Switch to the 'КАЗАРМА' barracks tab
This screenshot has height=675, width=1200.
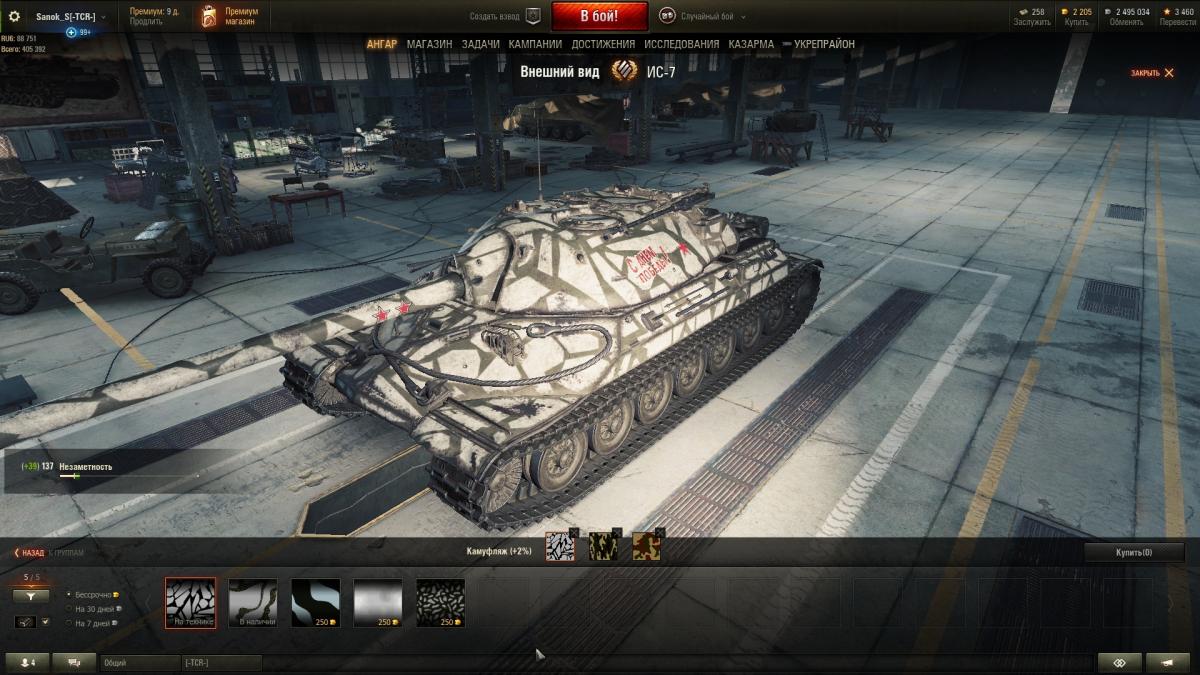click(751, 44)
